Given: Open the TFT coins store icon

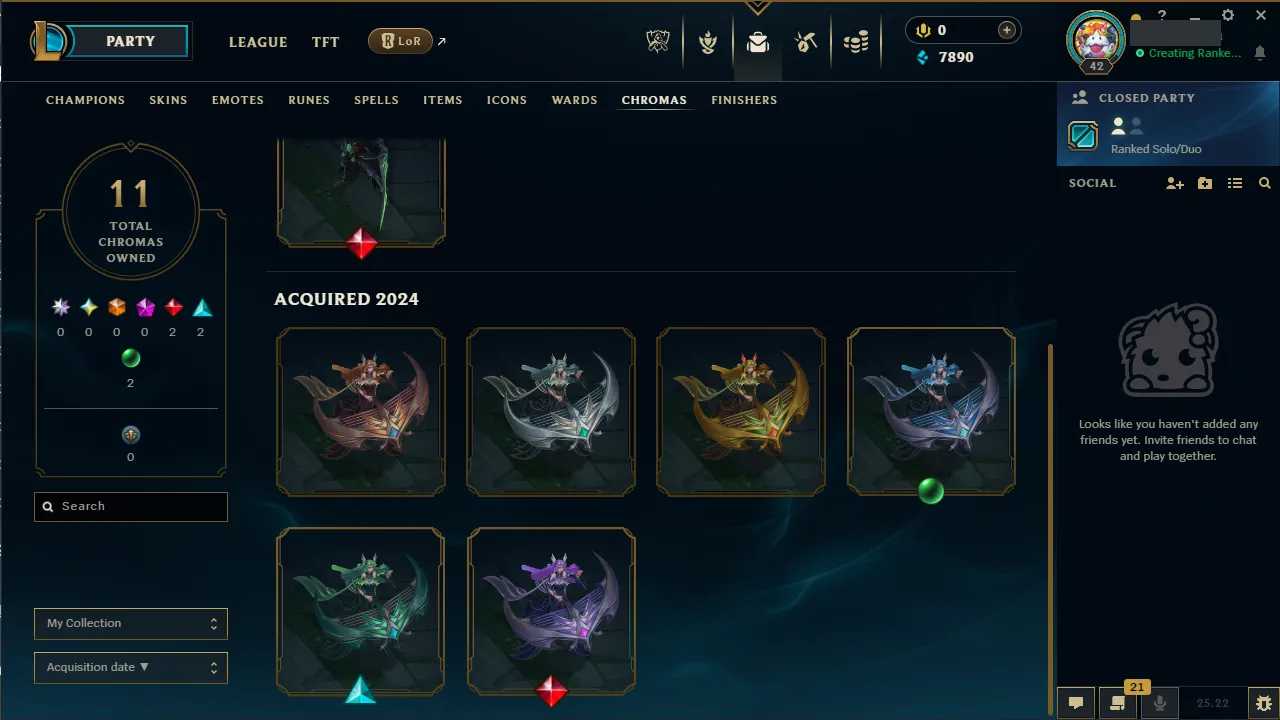Looking at the screenshot, I should [x=856, y=40].
